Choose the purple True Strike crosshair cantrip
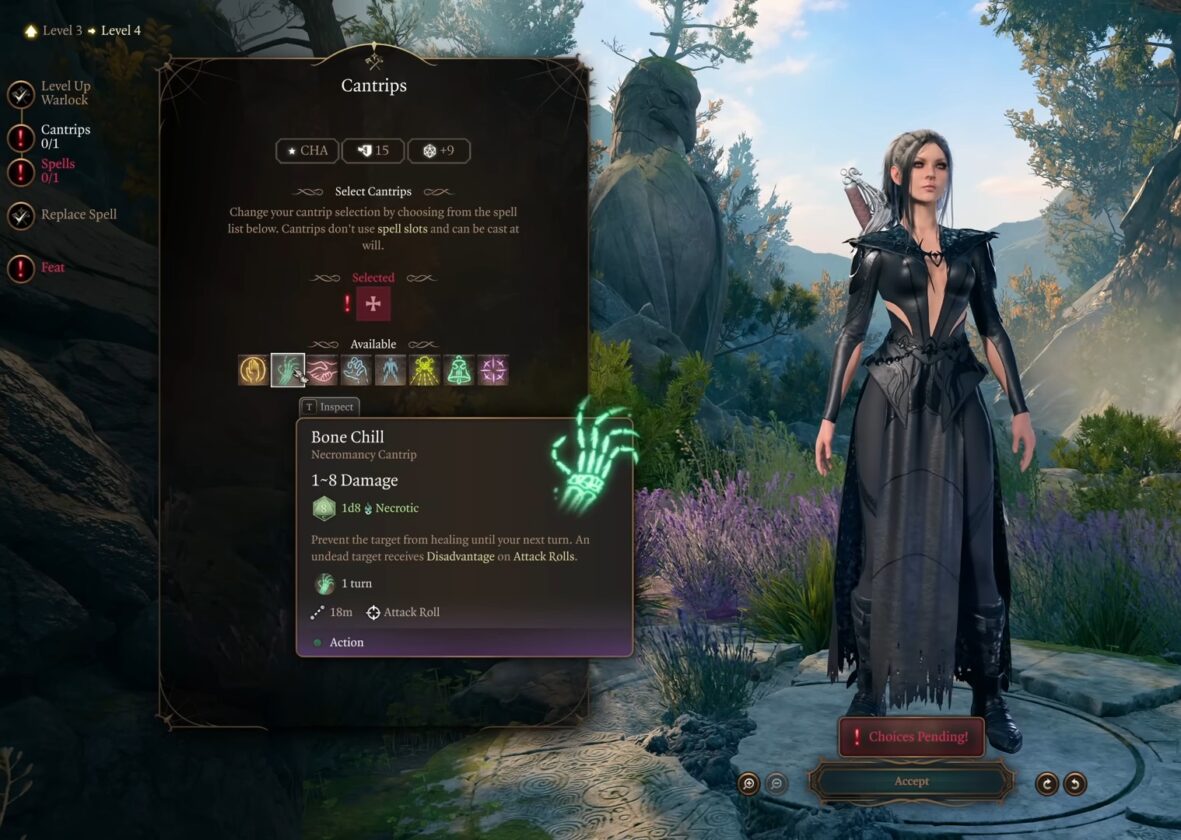The width and height of the screenshot is (1181, 840). click(x=493, y=370)
